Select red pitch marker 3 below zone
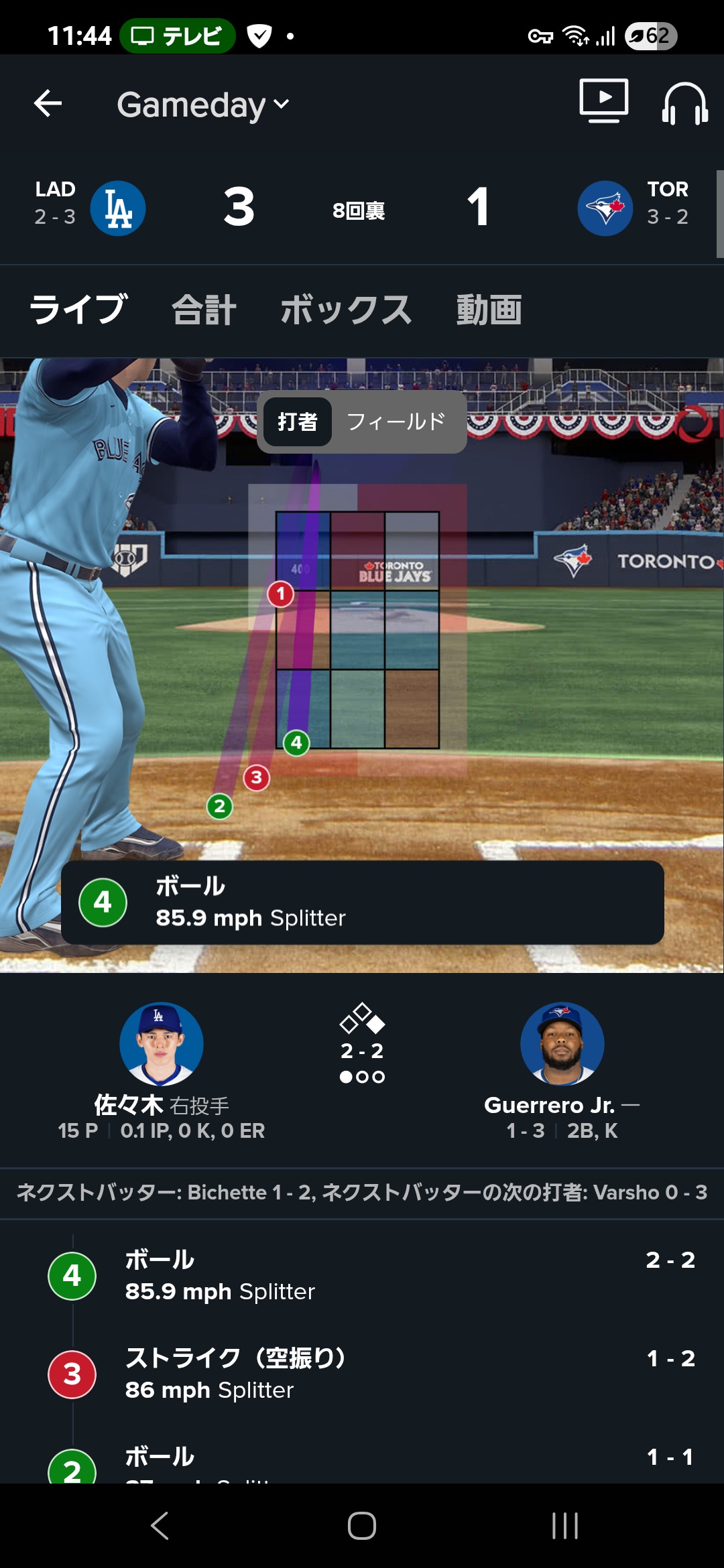This screenshot has width=724, height=1568. tap(256, 778)
